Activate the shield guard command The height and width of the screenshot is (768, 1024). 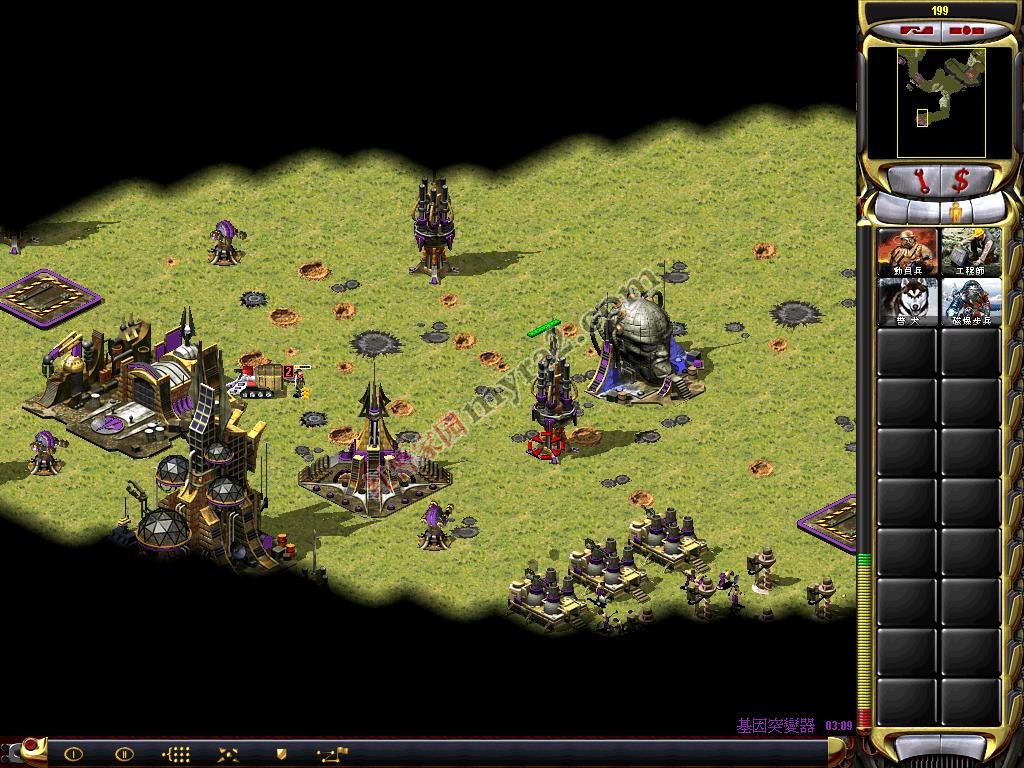tap(281, 754)
